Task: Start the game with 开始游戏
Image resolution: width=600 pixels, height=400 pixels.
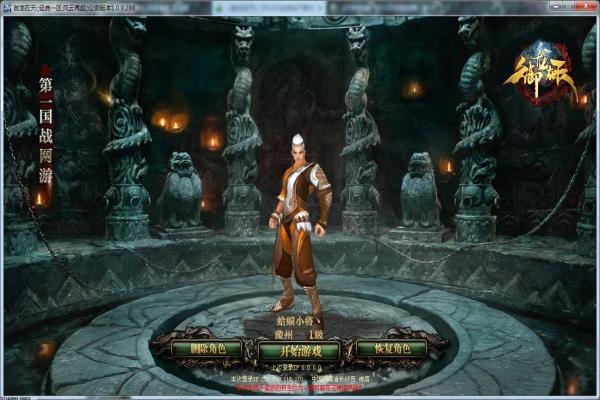Action: point(299,349)
